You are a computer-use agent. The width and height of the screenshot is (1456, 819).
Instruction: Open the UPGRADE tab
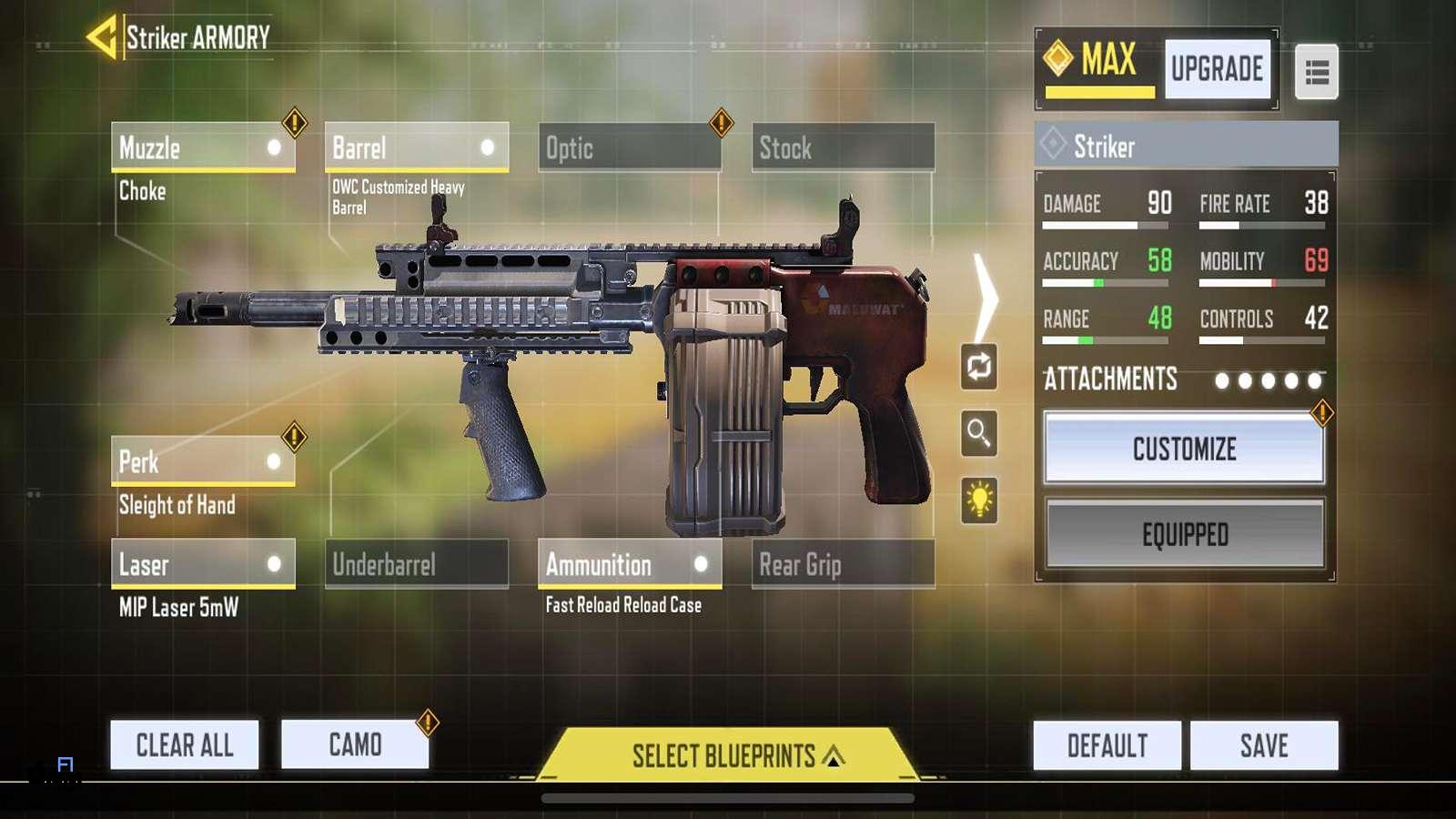coord(1217,69)
